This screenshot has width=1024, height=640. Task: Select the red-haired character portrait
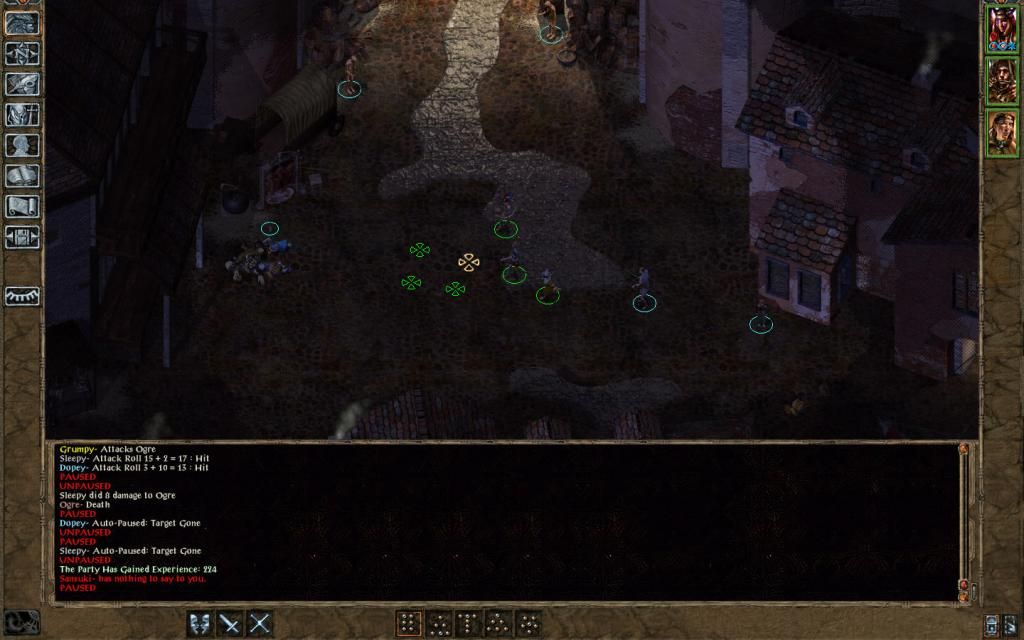pyautogui.click(x=1002, y=27)
